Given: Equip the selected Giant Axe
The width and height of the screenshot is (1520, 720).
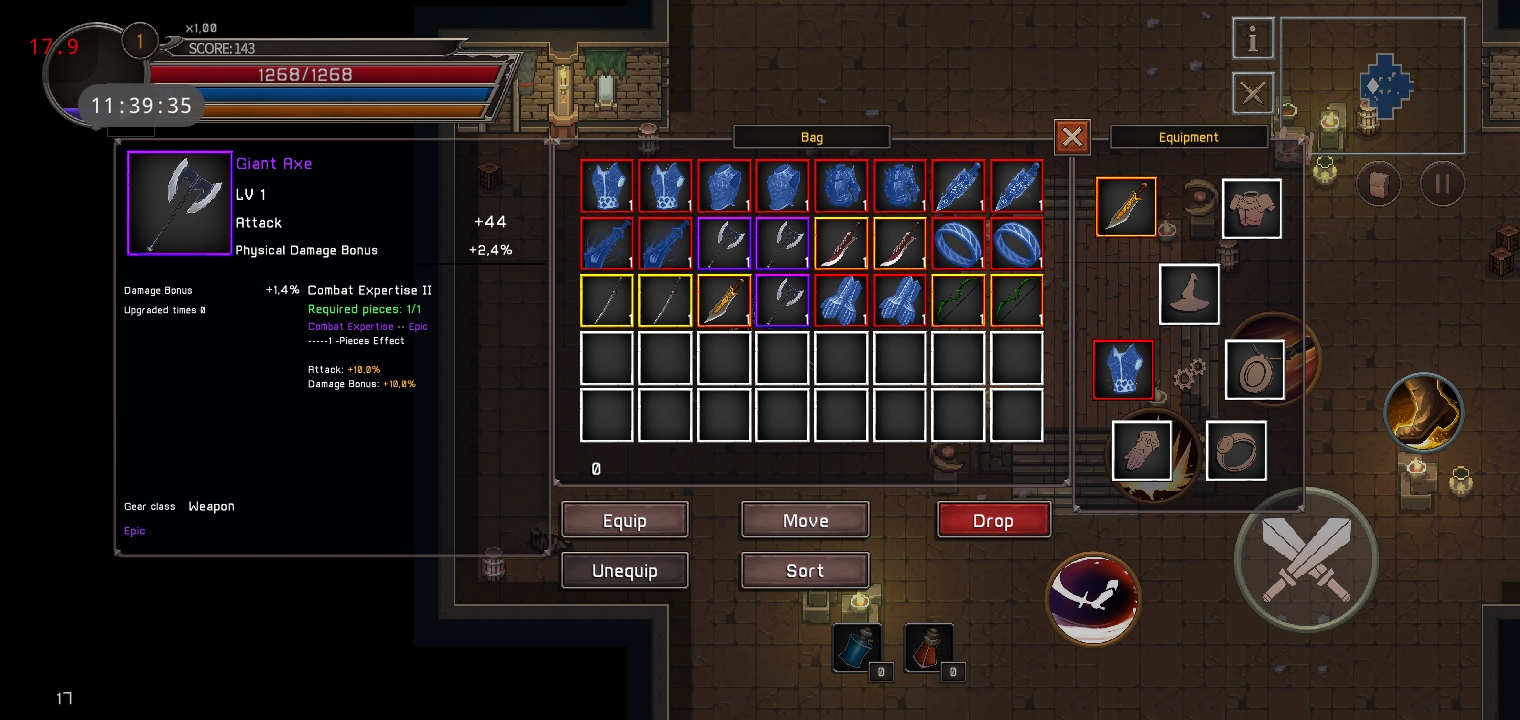Looking at the screenshot, I should [625, 520].
